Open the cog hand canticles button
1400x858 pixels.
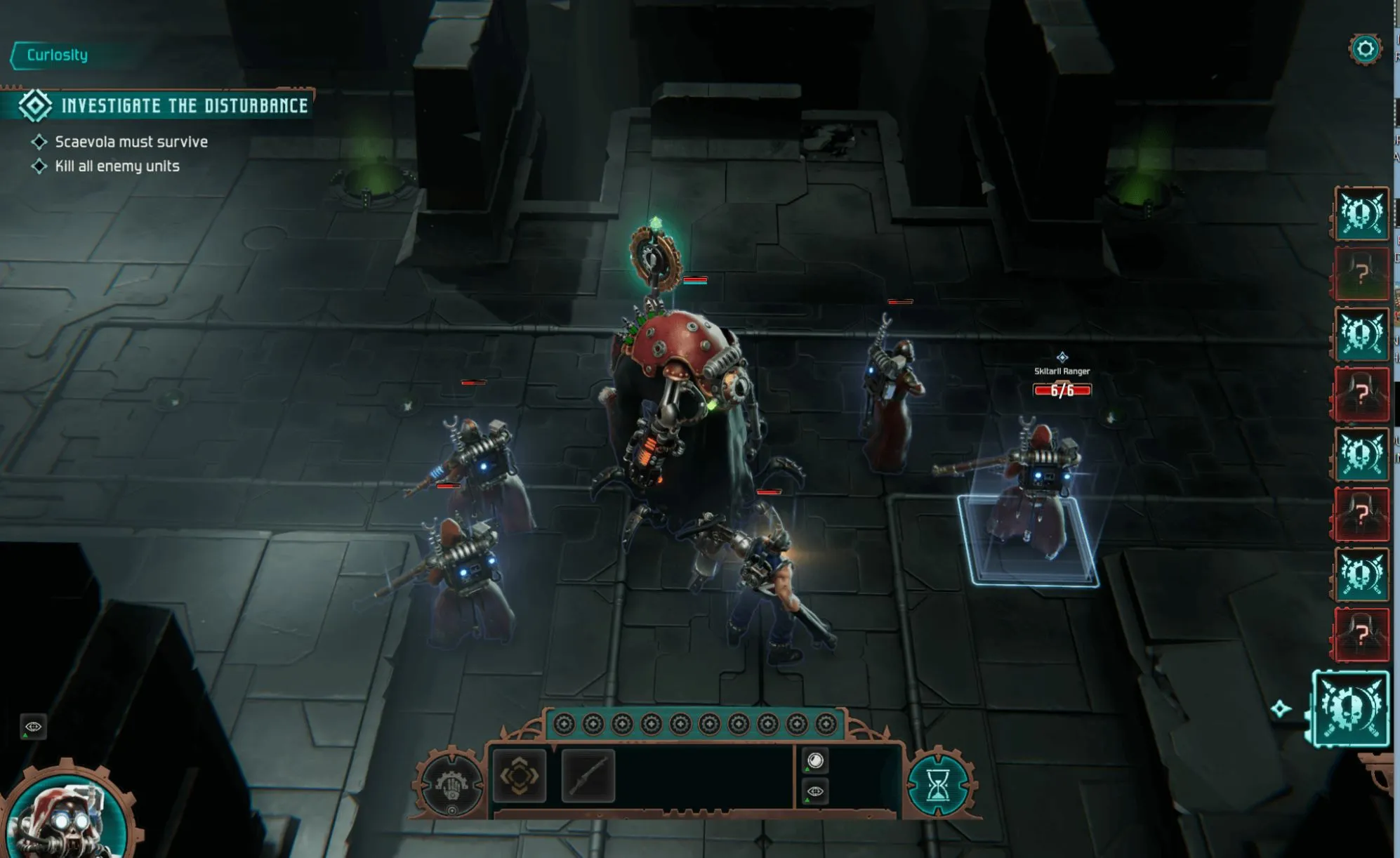pyautogui.click(x=450, y=784)
